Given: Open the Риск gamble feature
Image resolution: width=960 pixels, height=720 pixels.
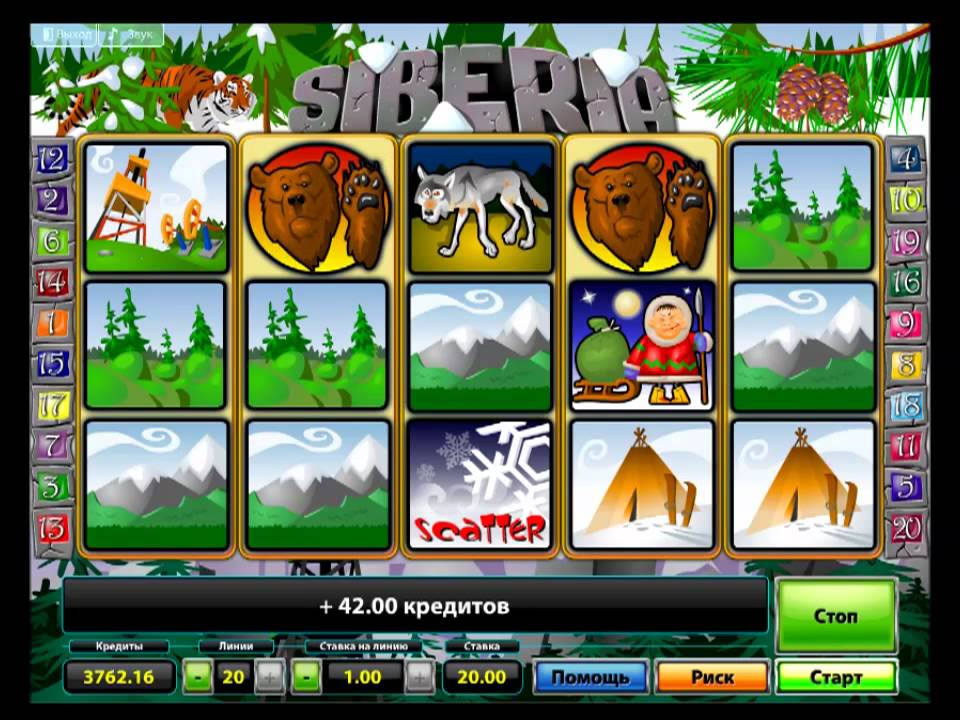Looking at the screenshot, I should click(712, 678).
